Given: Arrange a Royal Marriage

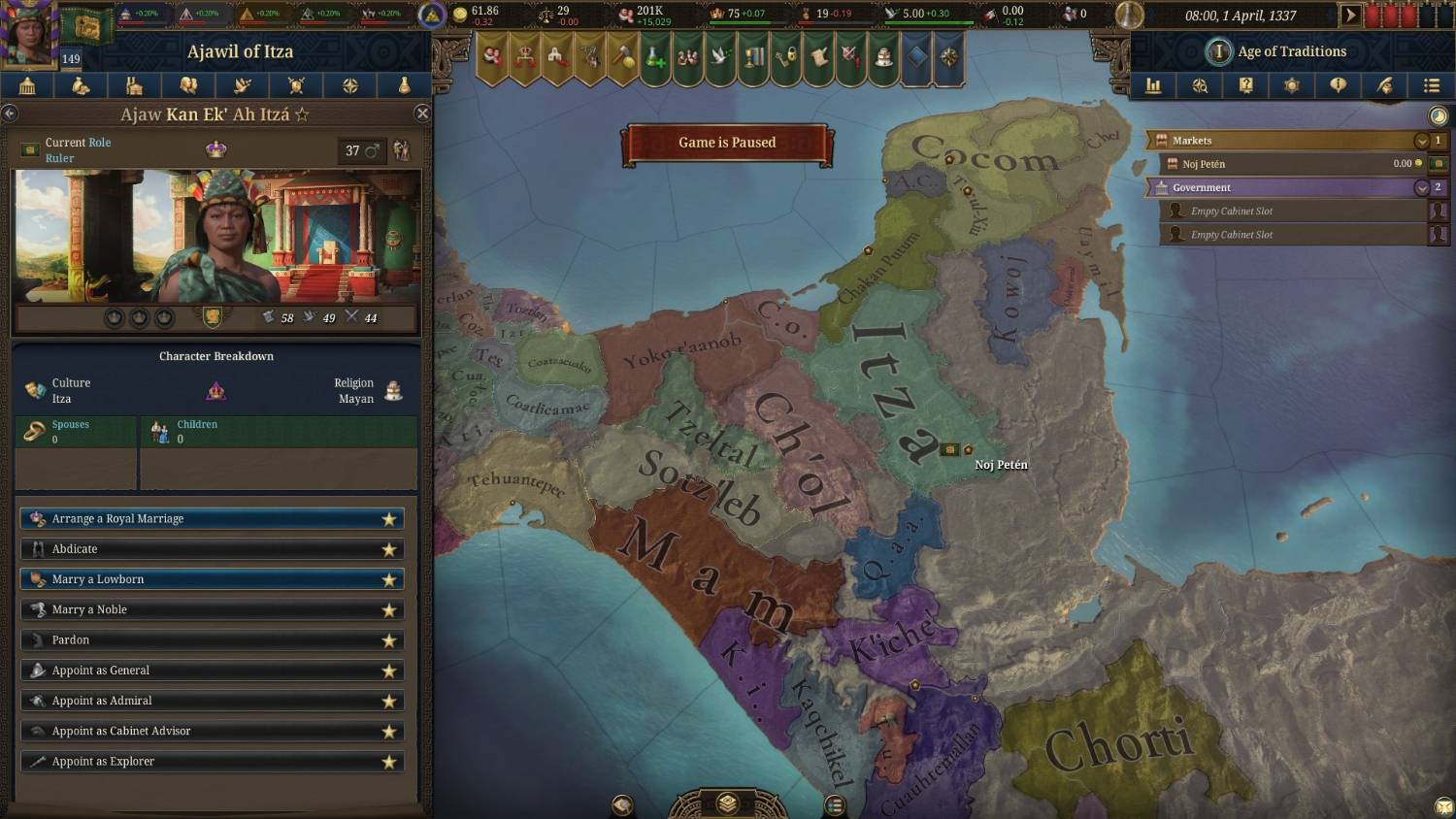Looking at the screenshot, I should 212,519.
